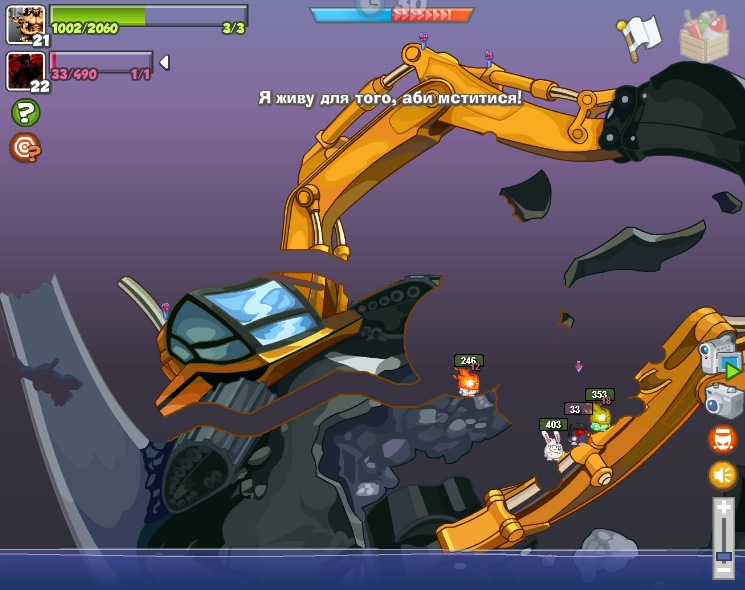This screenshot has width=745, height=590.
Task: Open the green question mark help button
Action: tap(25, 112)
